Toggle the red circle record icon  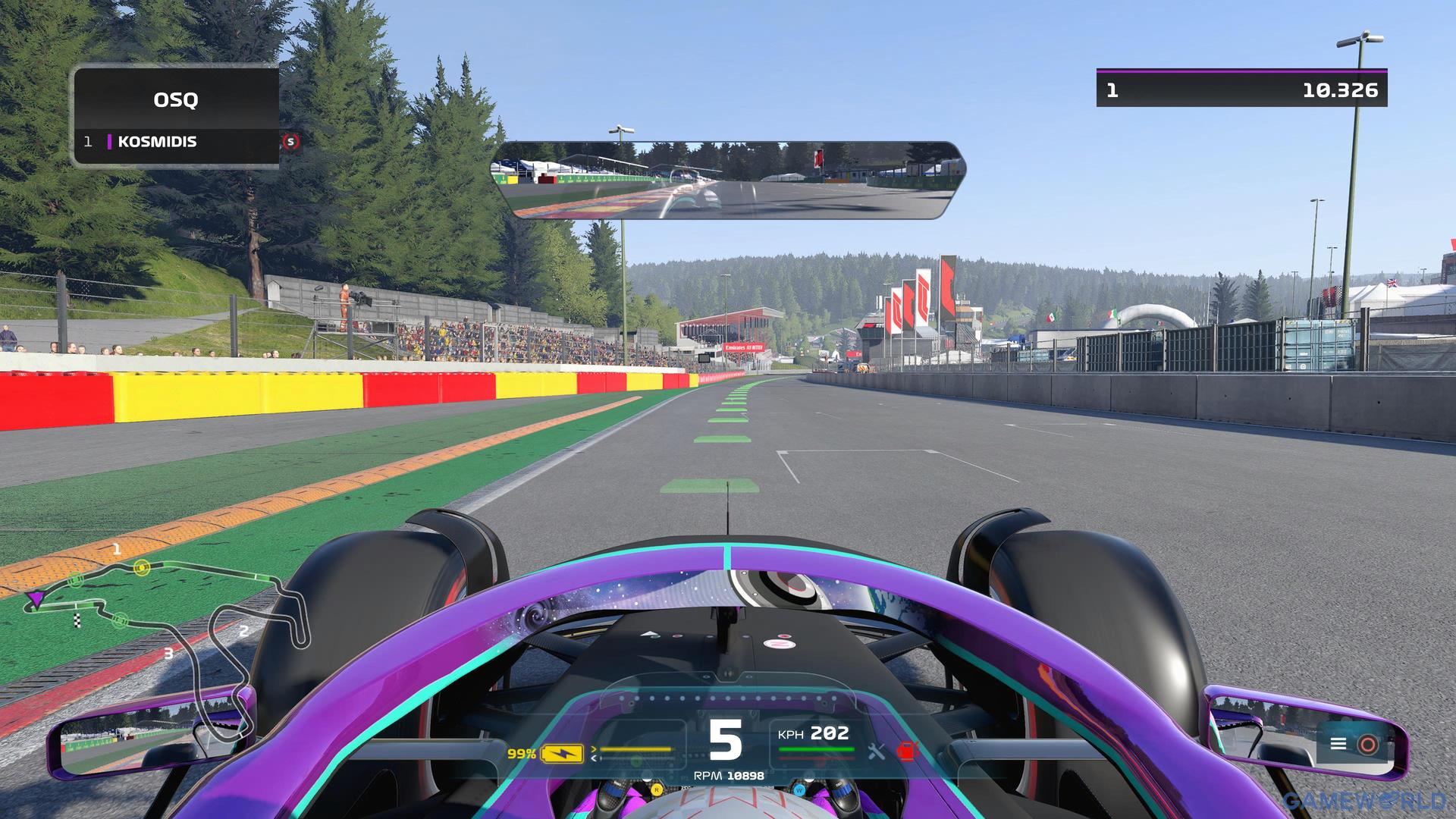pyautogui.click(x=1368, y=744)
